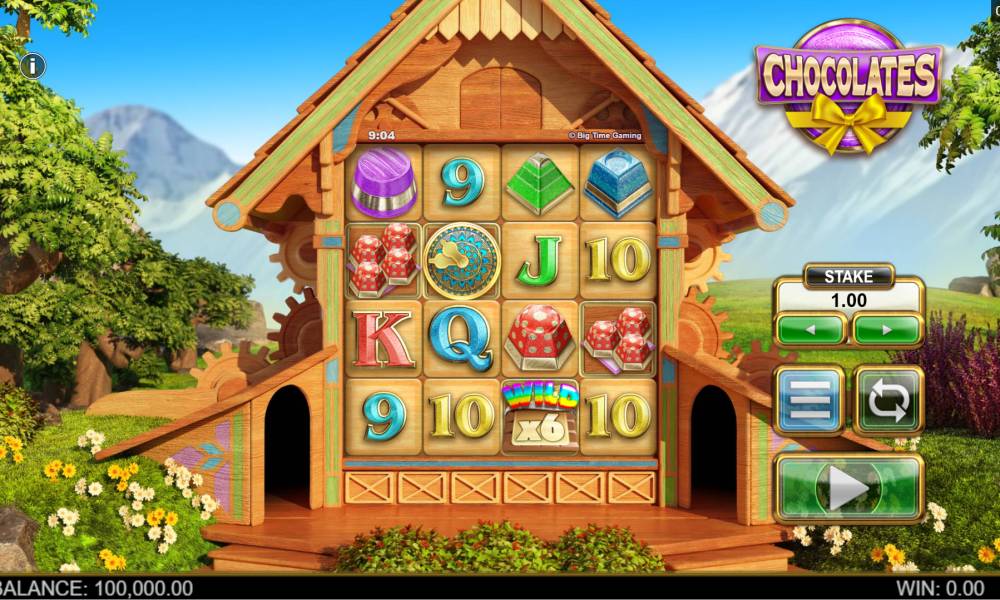The image size is (1000, 600).
Task: Decrease the stake with left arrow
Action: 810,329
